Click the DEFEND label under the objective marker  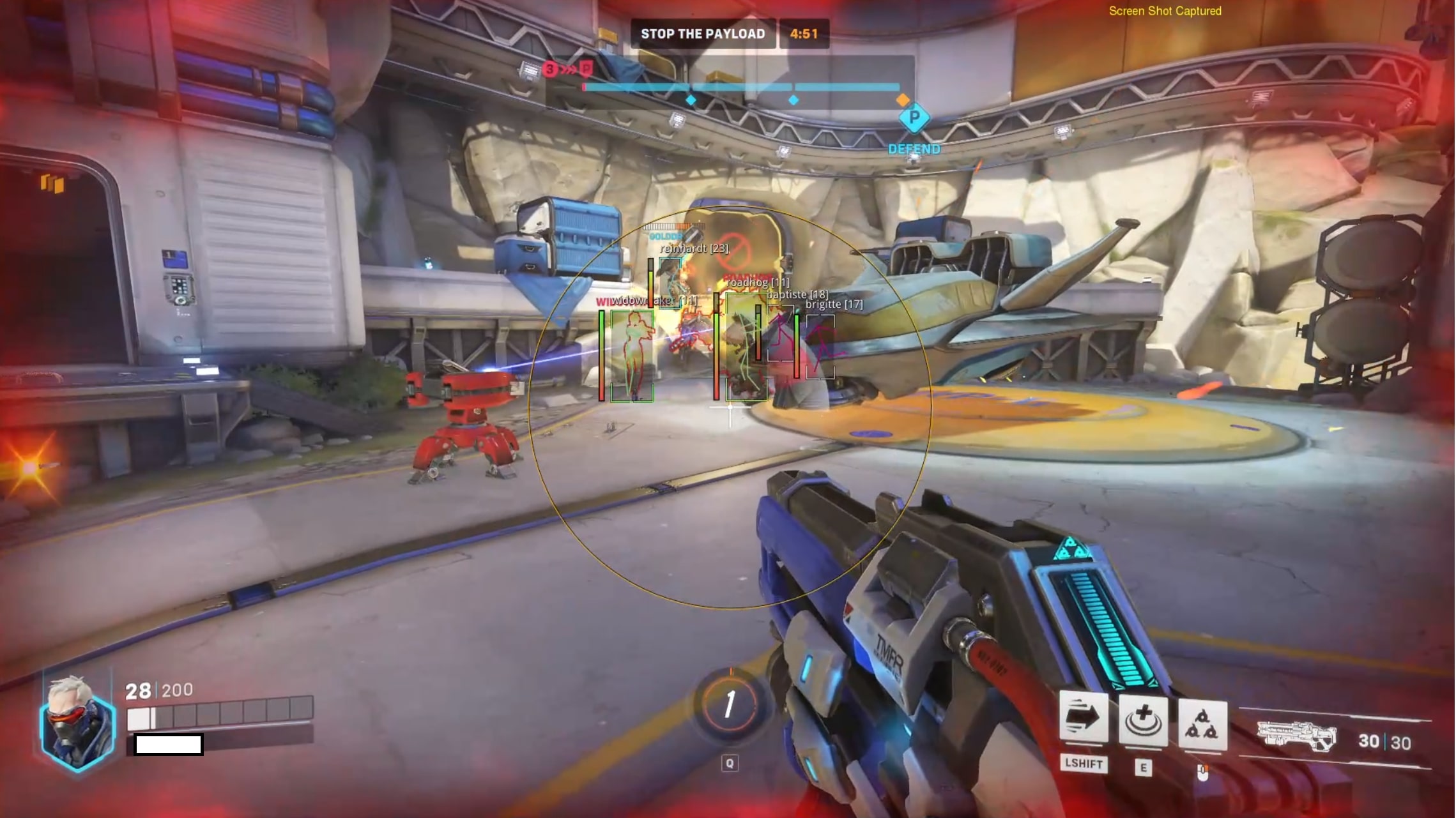pos(914,149)
